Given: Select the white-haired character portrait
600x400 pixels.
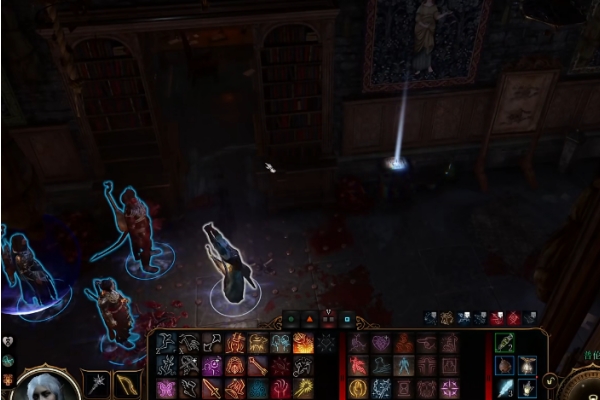Looking at the screenshot, I should point(46,387).
